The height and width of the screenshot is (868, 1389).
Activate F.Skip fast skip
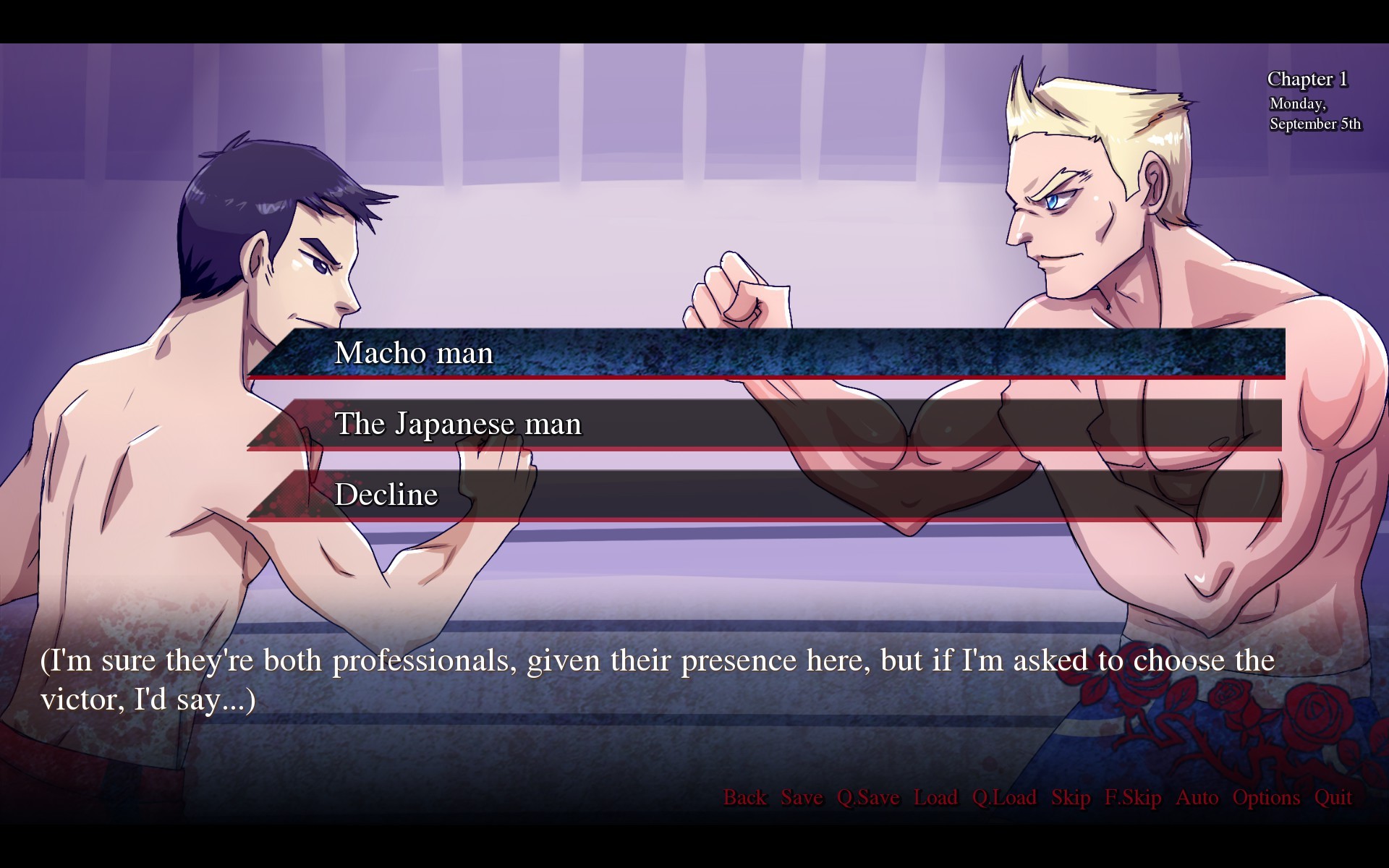point(1133,797)
